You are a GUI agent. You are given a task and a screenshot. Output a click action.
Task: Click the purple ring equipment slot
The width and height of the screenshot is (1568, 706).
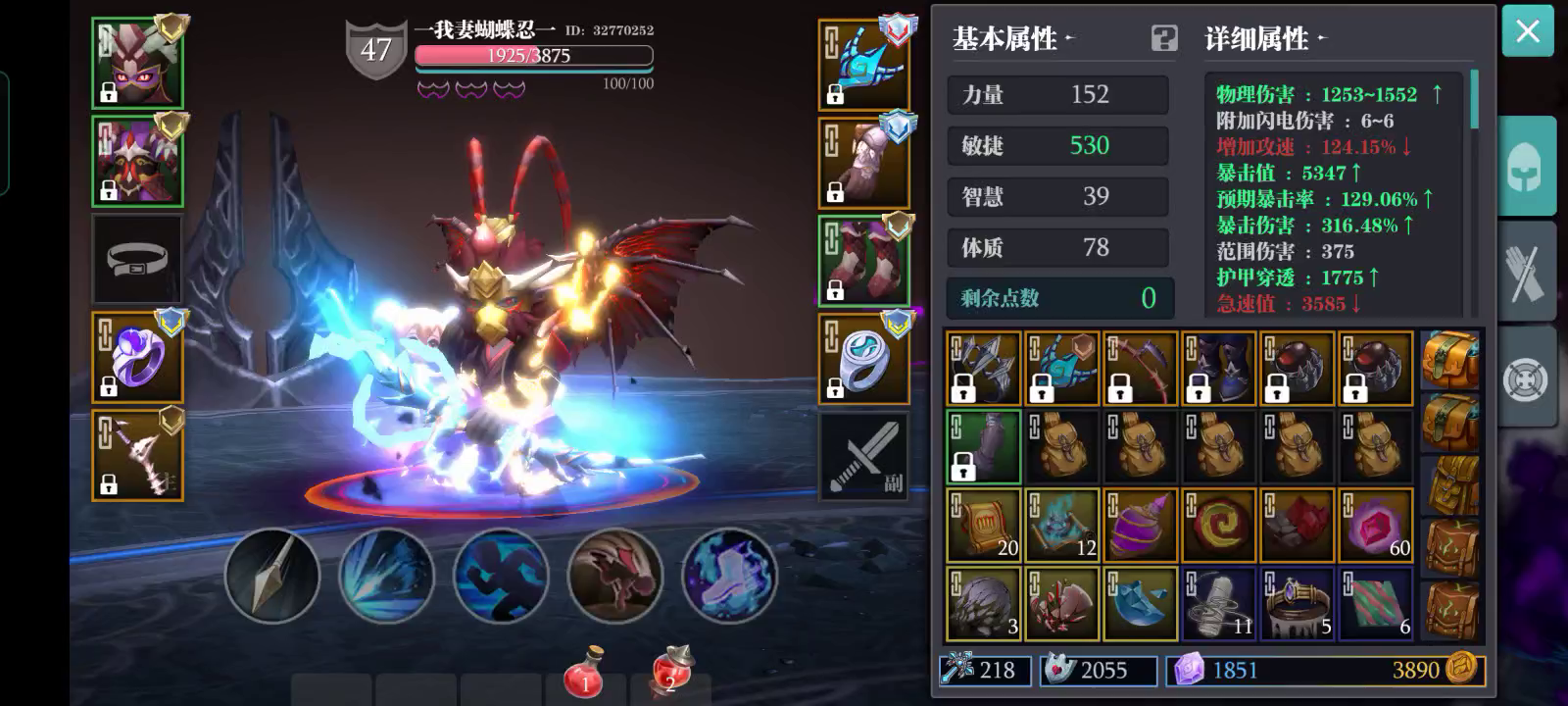click(x=137, y=358)
